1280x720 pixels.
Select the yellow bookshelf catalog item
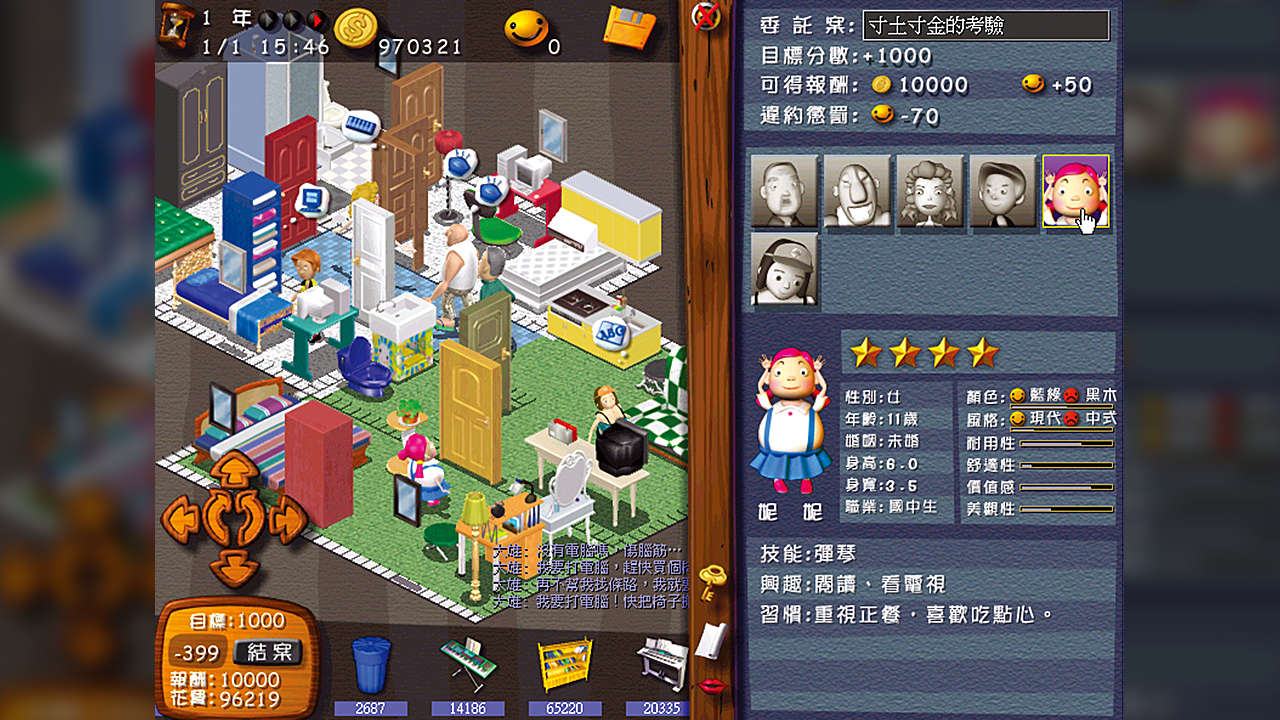566,665
